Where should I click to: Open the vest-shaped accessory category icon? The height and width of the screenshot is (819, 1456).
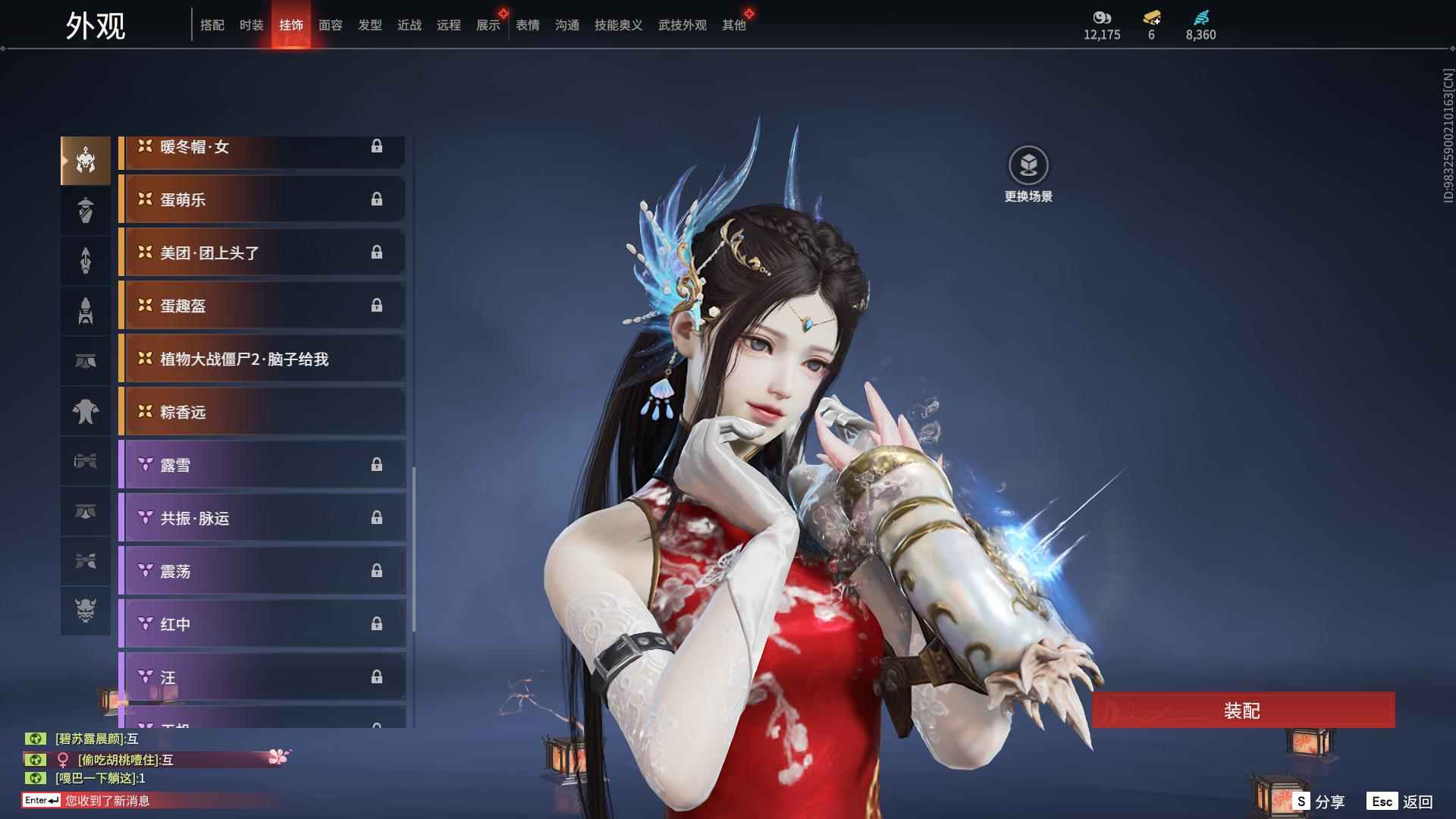point(85,210)
